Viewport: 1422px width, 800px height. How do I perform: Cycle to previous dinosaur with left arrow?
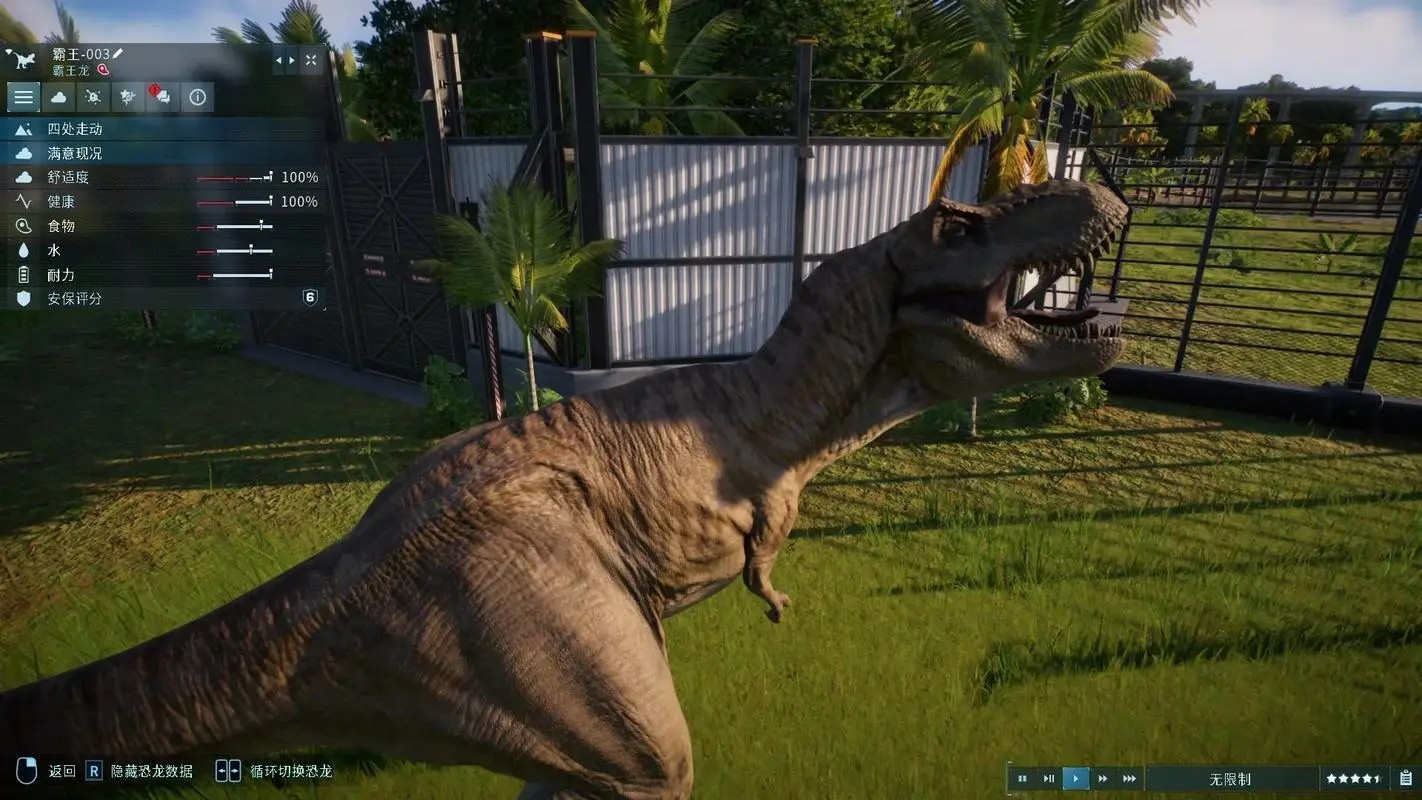point(279,61)
